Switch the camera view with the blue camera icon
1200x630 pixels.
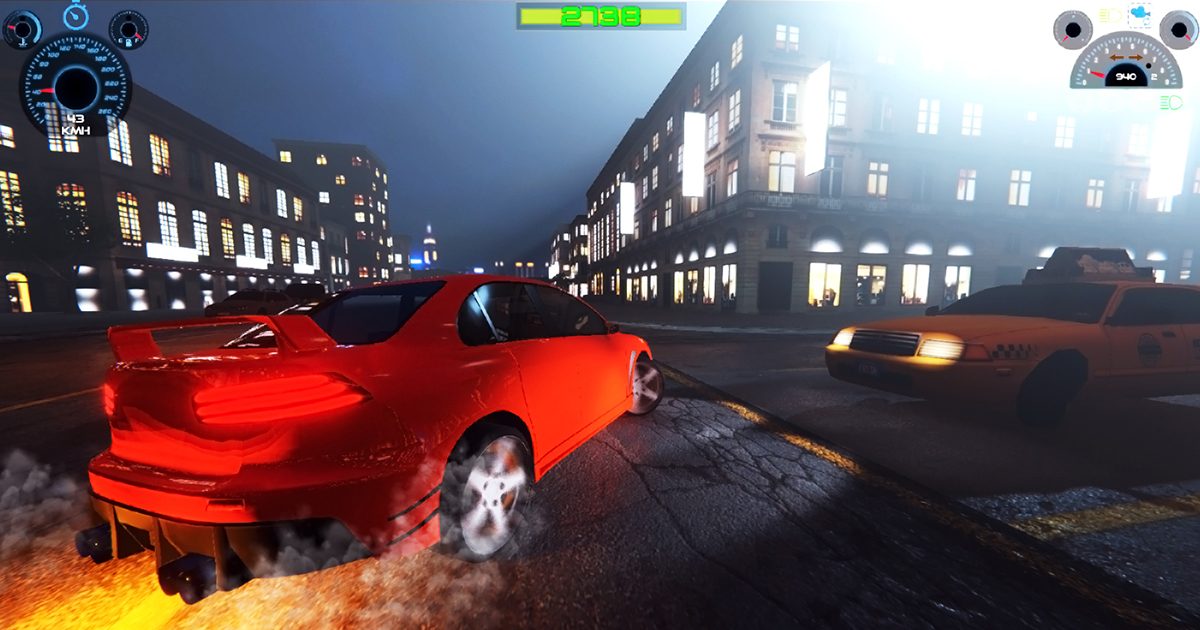1139,15
